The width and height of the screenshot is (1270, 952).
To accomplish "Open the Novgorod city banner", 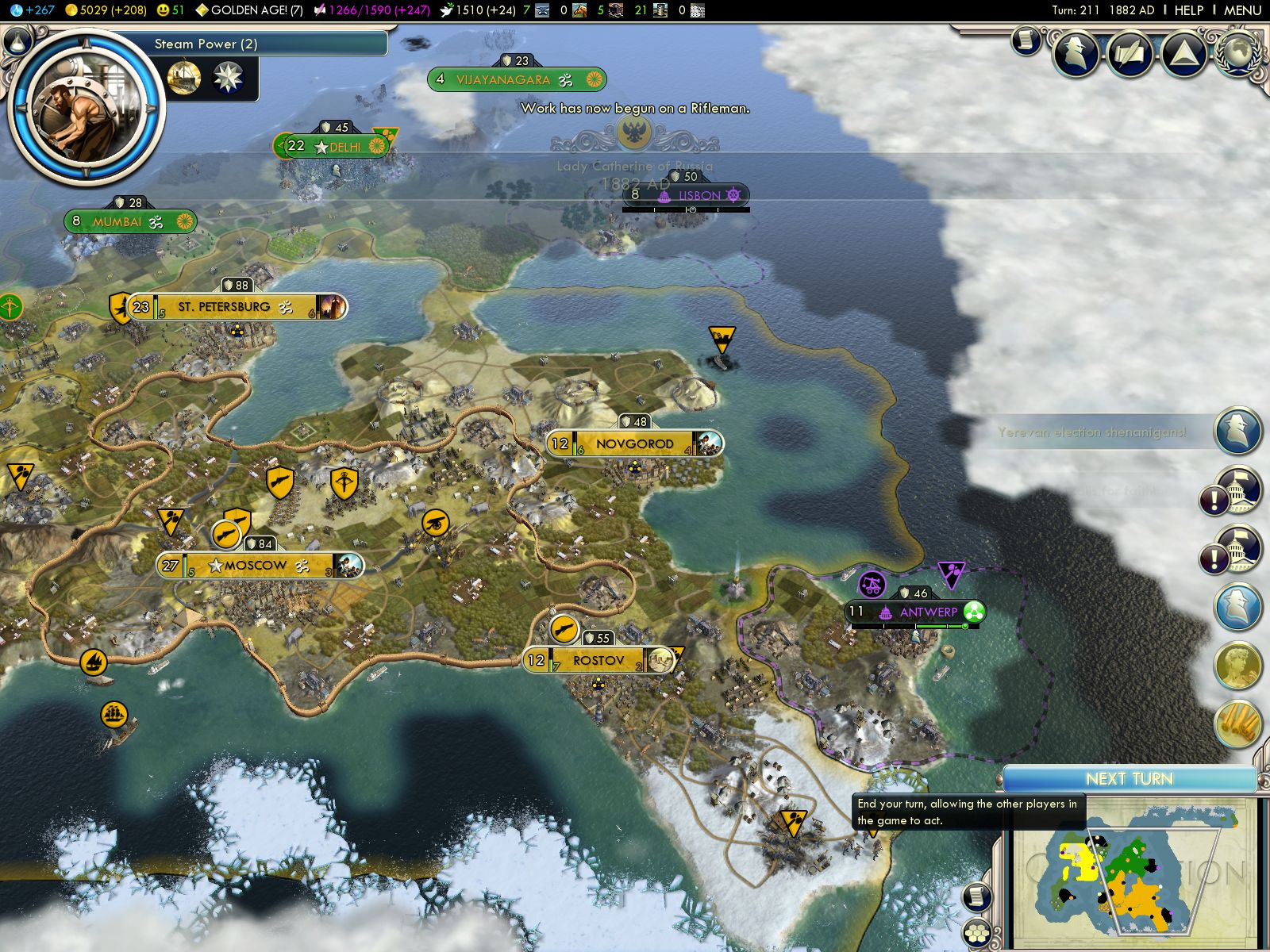I will coord(634,444).
